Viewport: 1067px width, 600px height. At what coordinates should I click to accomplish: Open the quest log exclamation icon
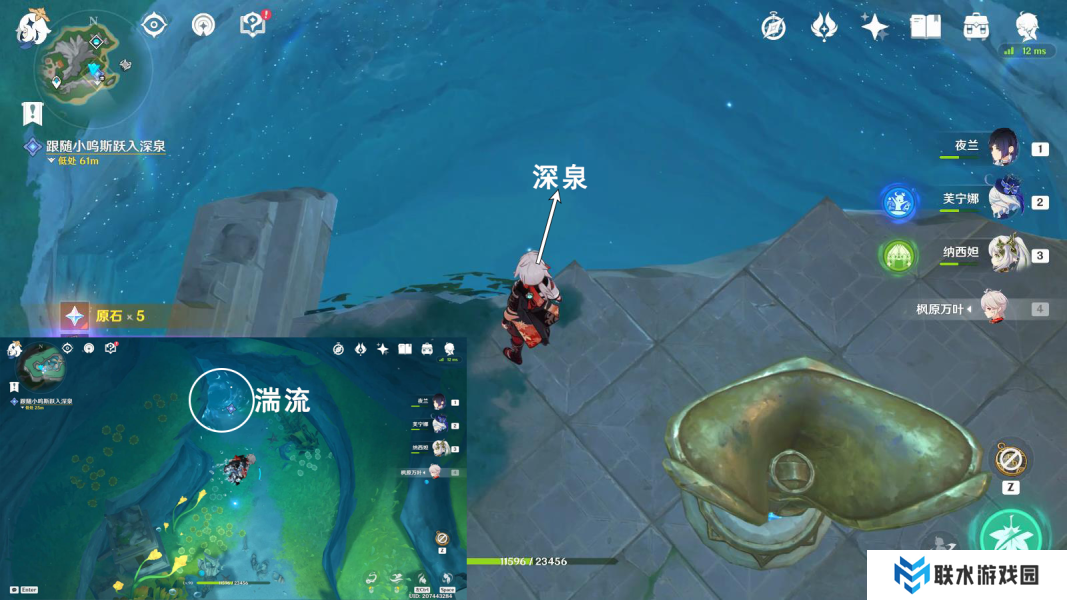click(33, 112)
